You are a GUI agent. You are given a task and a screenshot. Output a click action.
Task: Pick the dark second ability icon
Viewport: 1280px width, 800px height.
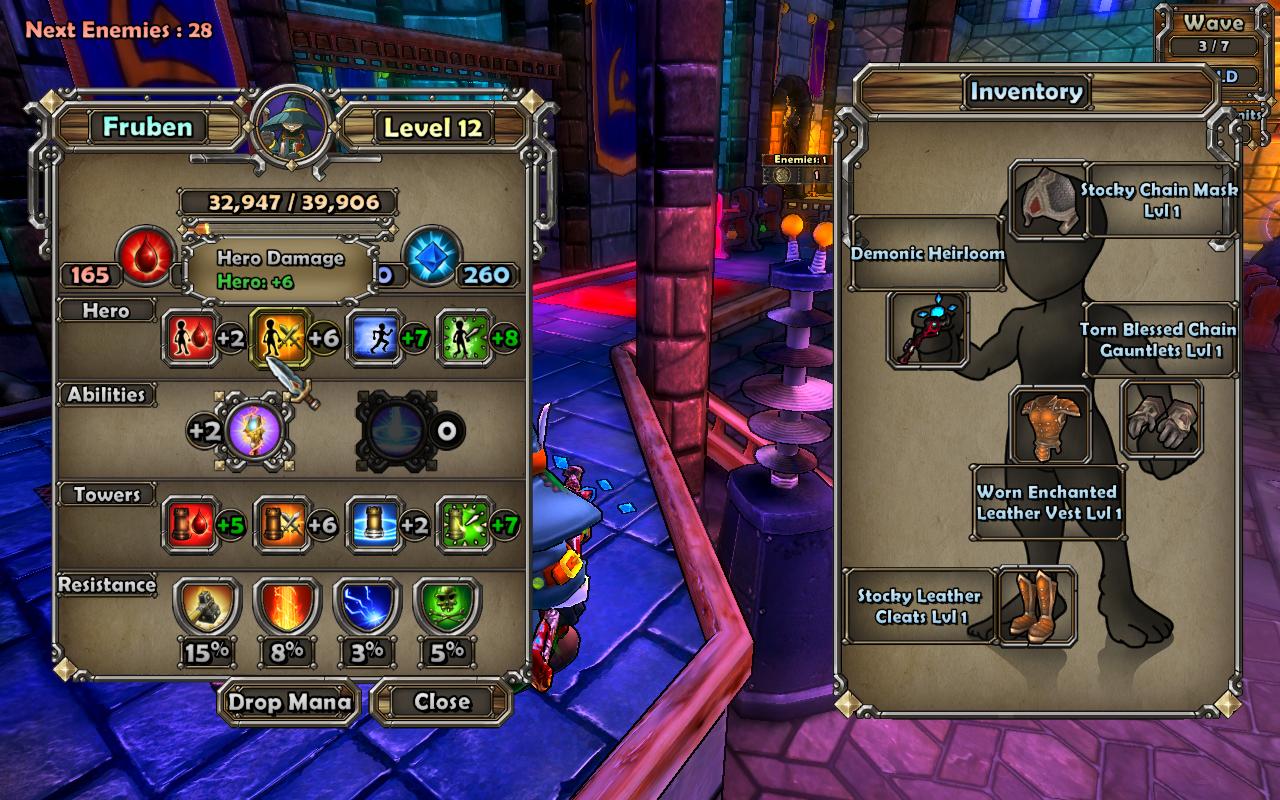coord(399,431)
